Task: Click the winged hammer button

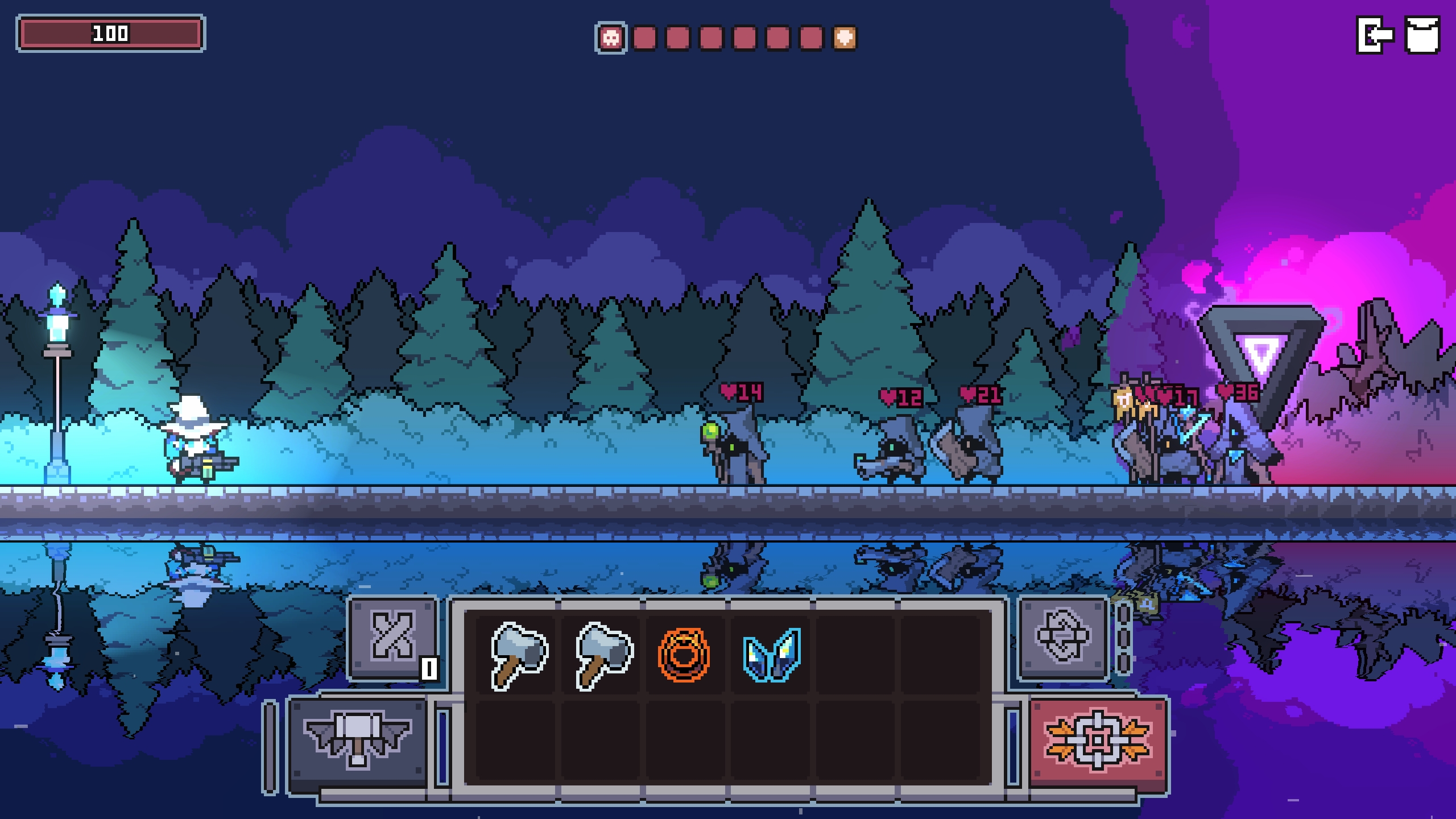Action: 357,739
